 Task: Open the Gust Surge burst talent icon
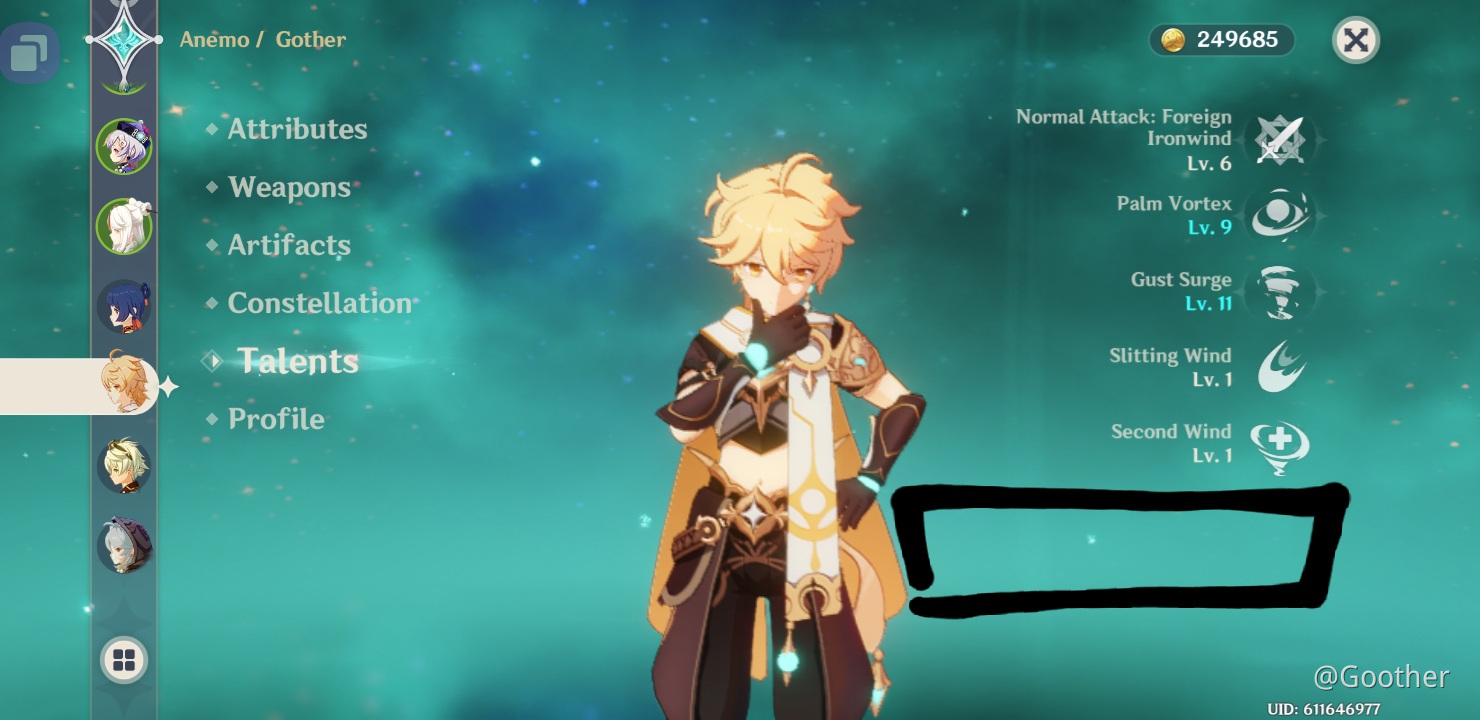point(1280,291)
